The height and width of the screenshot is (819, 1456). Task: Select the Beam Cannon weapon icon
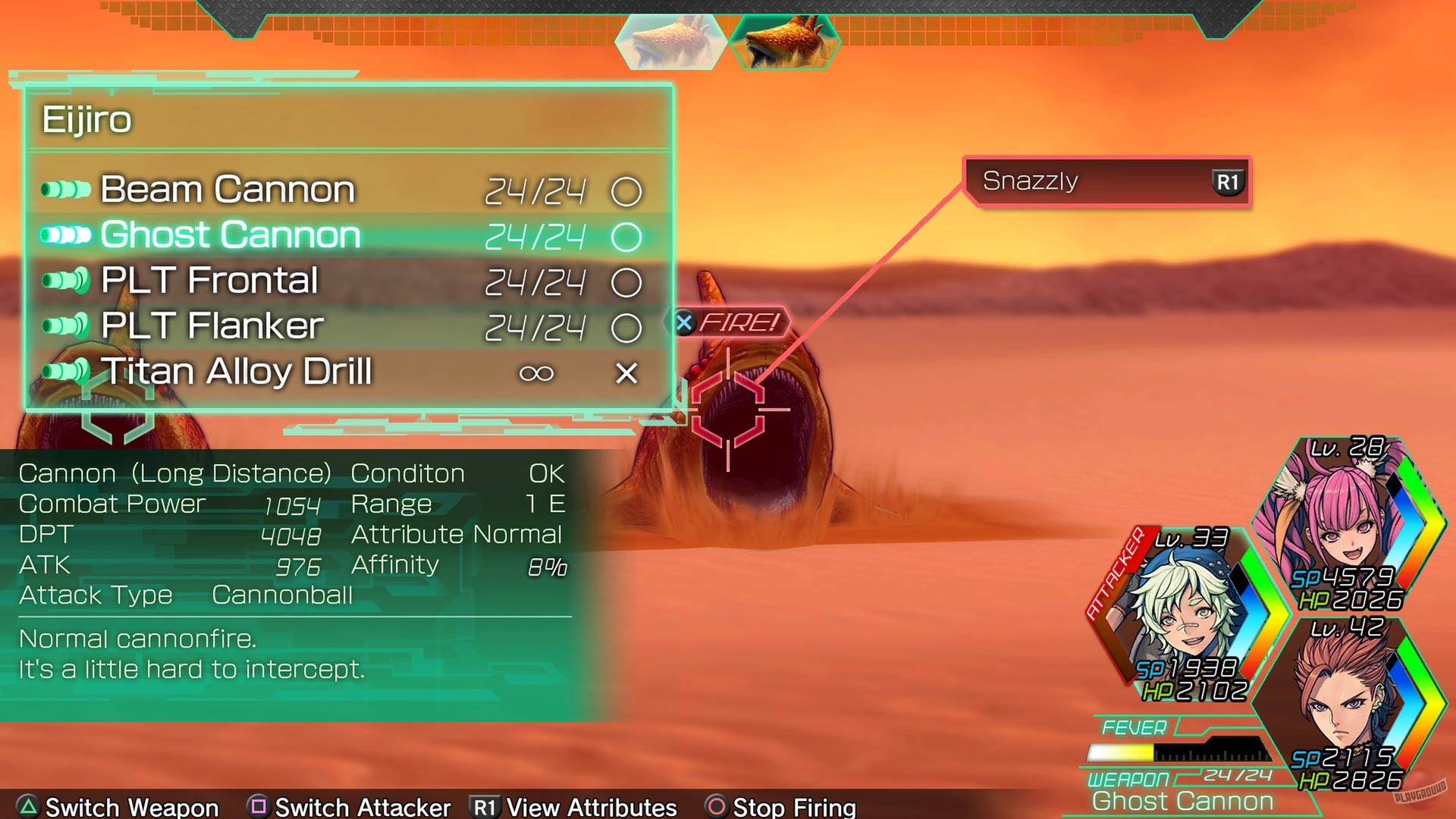click(64, 190)
